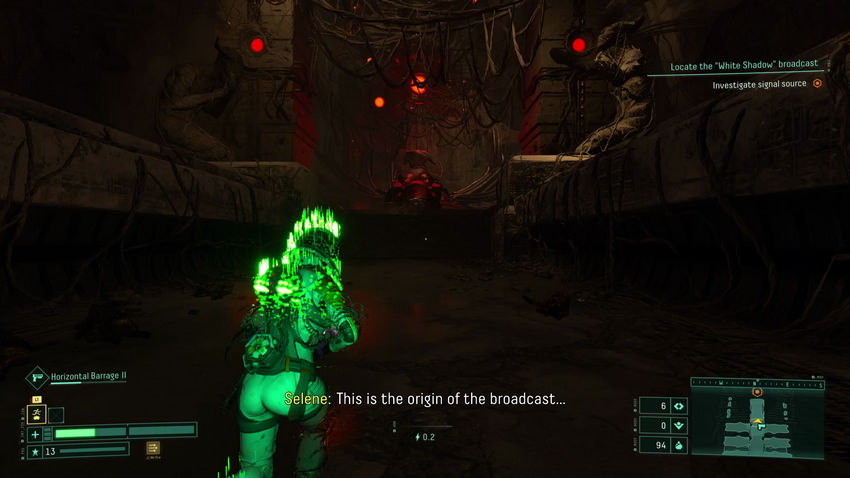Click the compass strip above the minimap
The image size is (850, 478).
(x=758, y=382)
